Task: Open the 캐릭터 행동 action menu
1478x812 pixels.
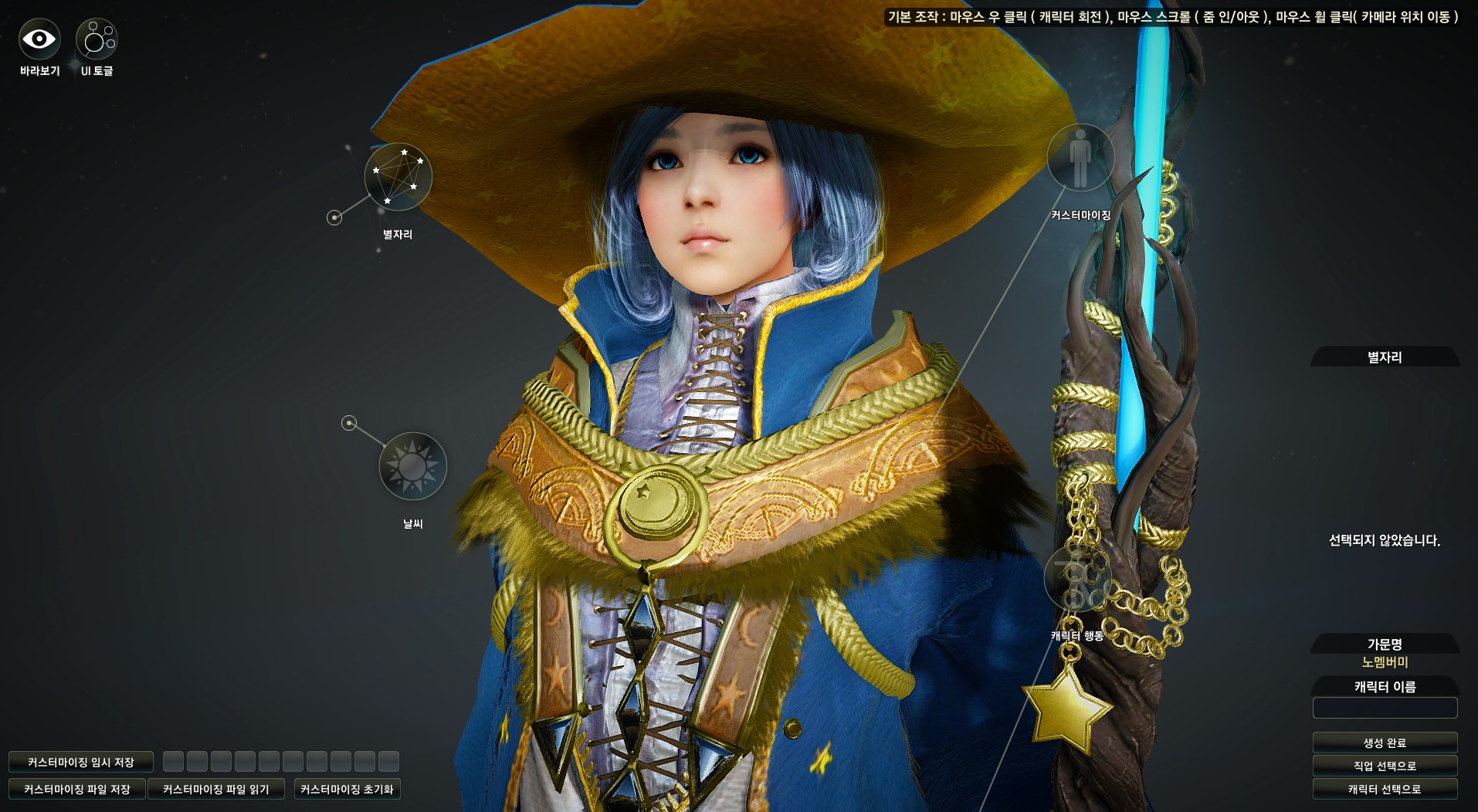Action: (1076, 579)
